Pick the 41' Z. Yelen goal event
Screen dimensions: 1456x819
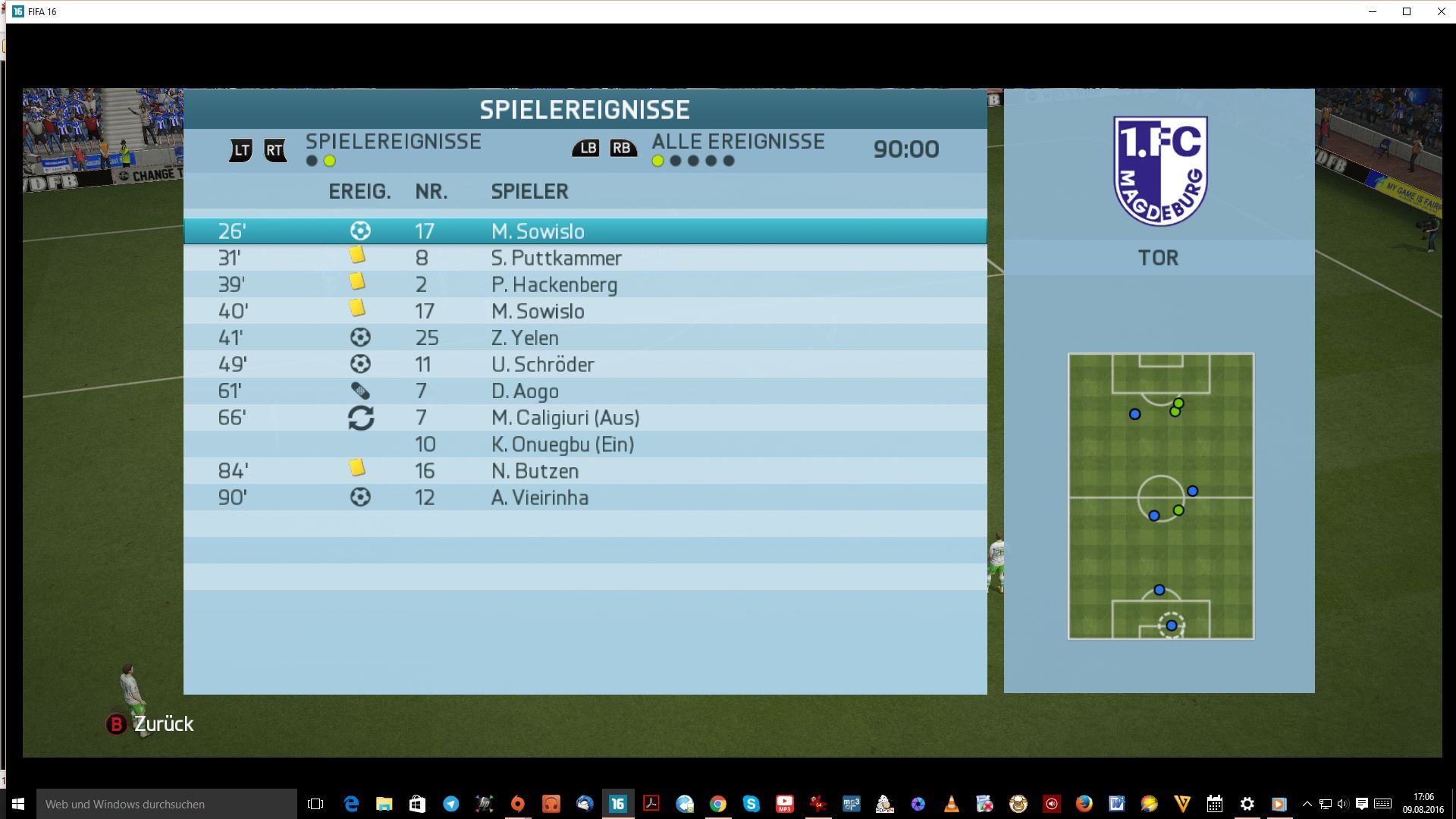[x=585, y=337]
